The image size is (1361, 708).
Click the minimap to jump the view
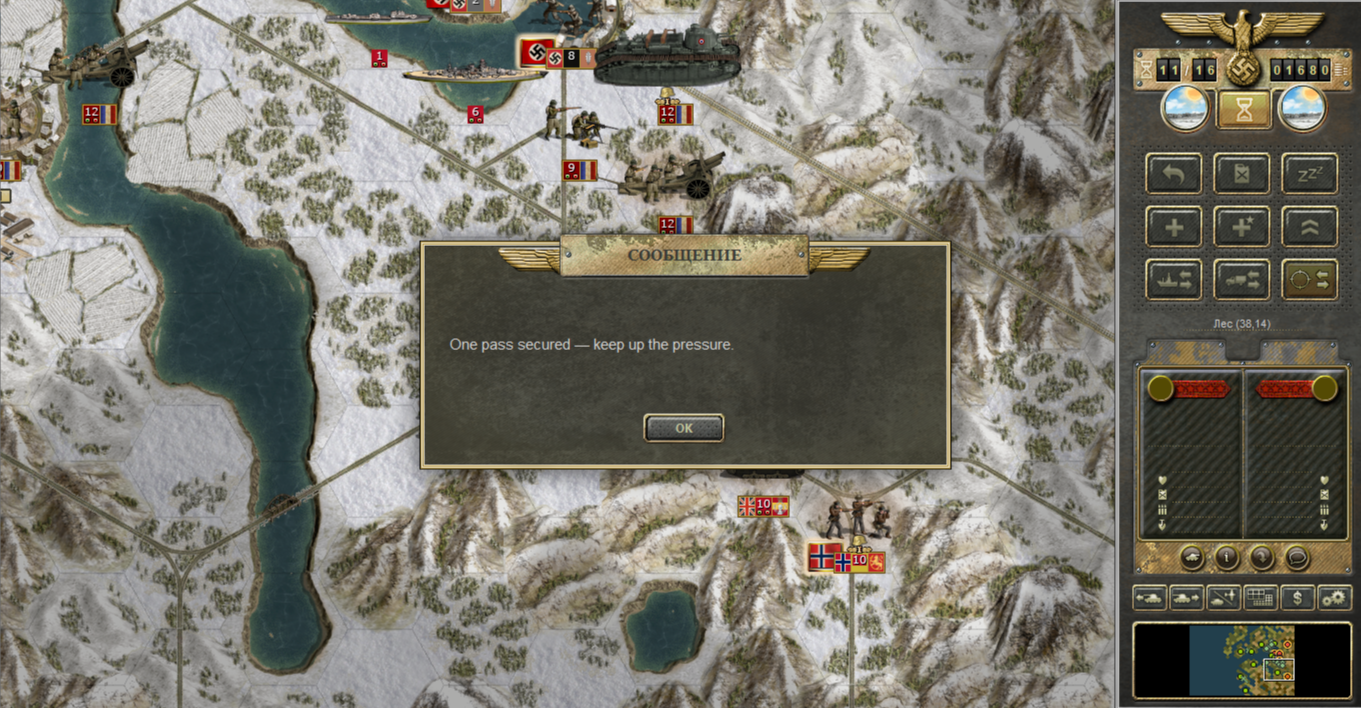point(1242,660)
